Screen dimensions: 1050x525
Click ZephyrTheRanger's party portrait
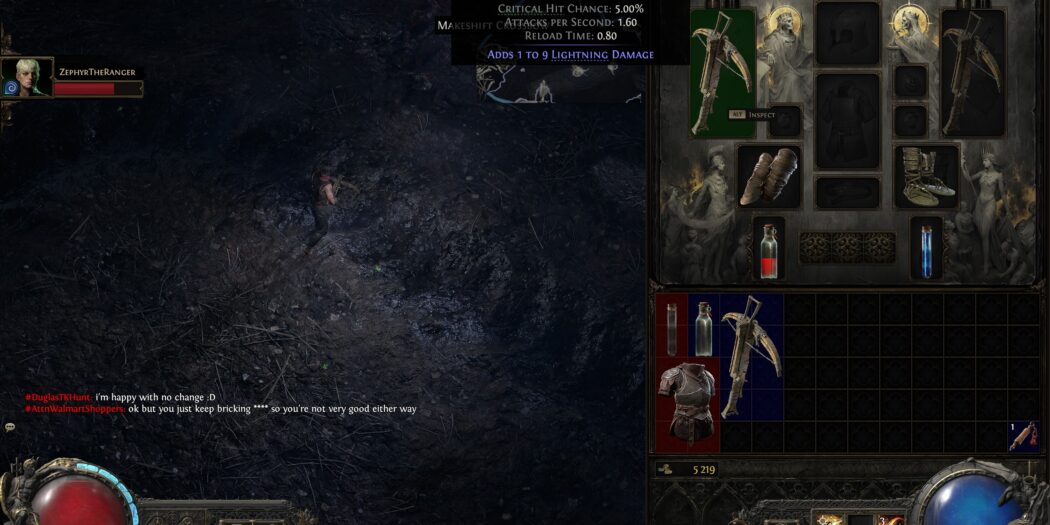tap(27, 77)
